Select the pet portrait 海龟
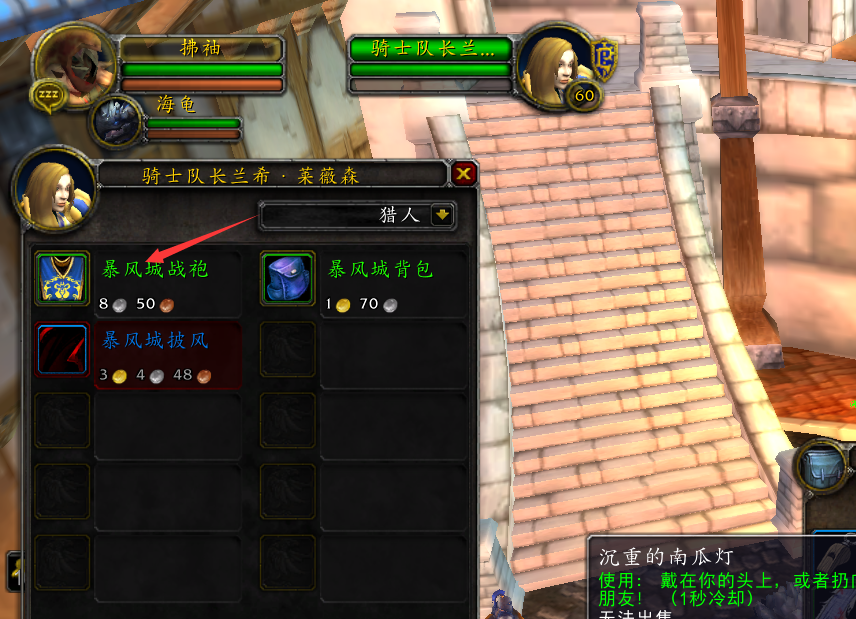Screen dimensions: 856x619 (118, 122)
